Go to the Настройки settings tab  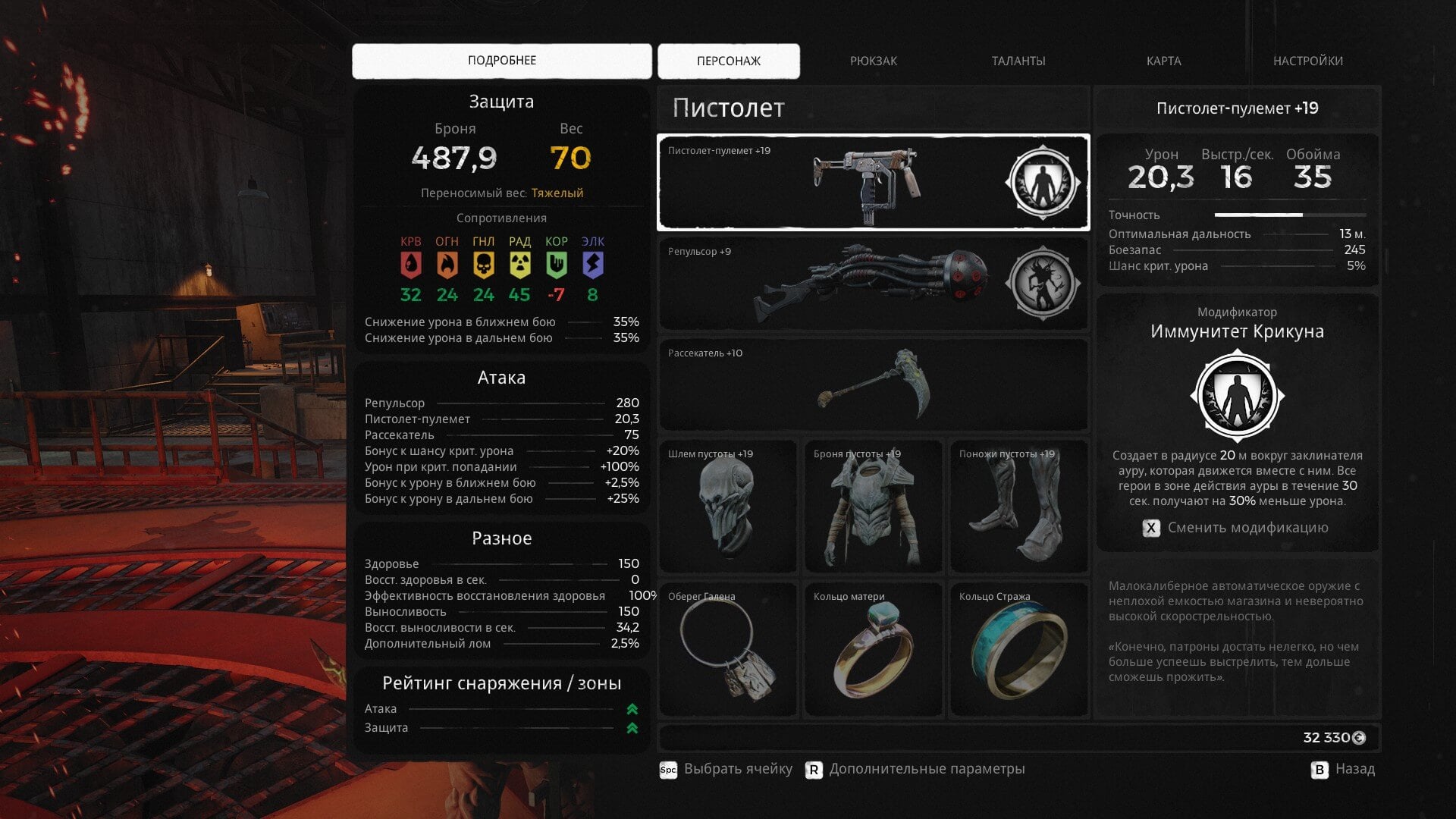(1307, 61)
